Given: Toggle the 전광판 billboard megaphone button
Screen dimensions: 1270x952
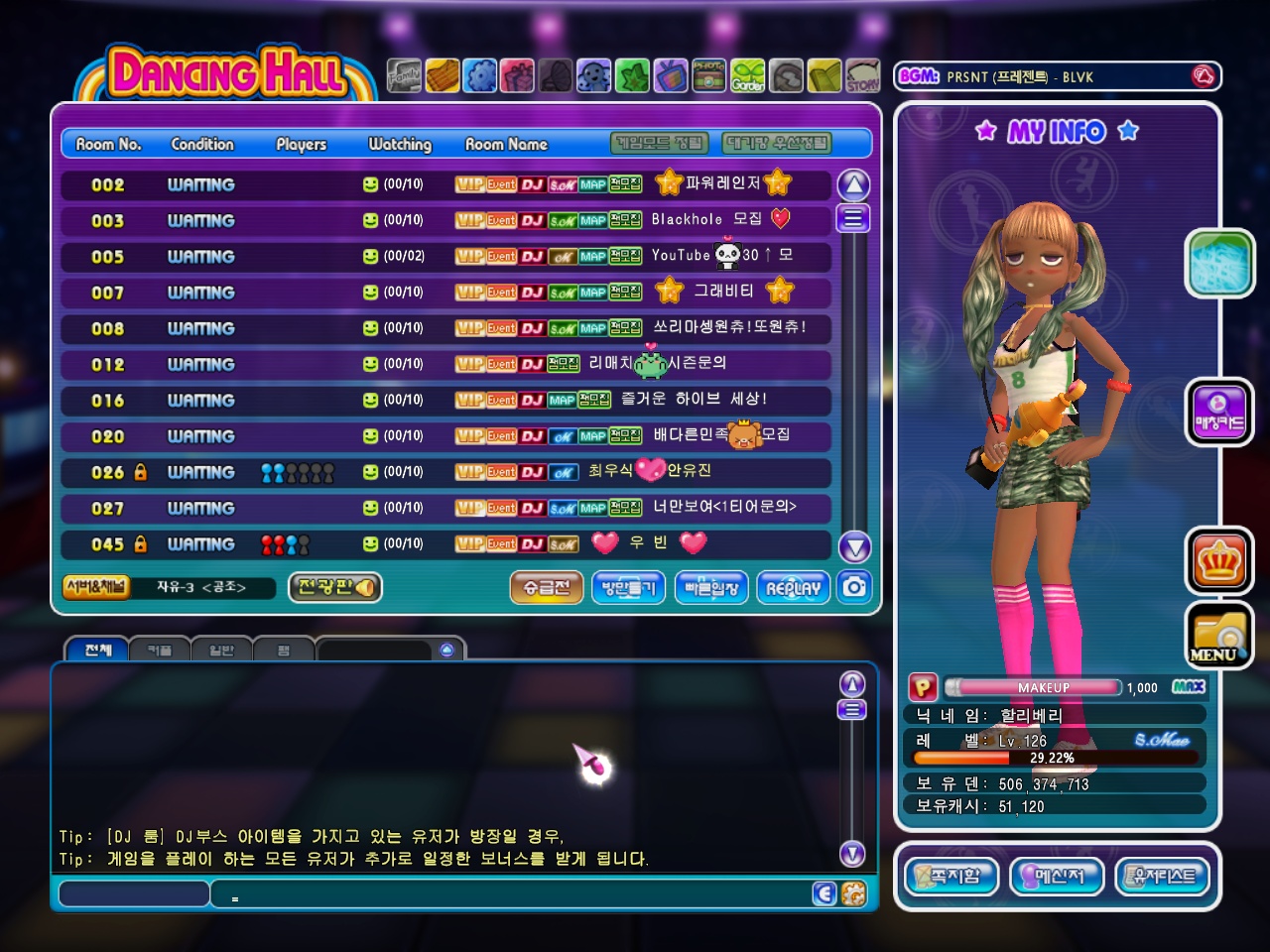Looking at the screenshot, I should [x=335, y=587].
